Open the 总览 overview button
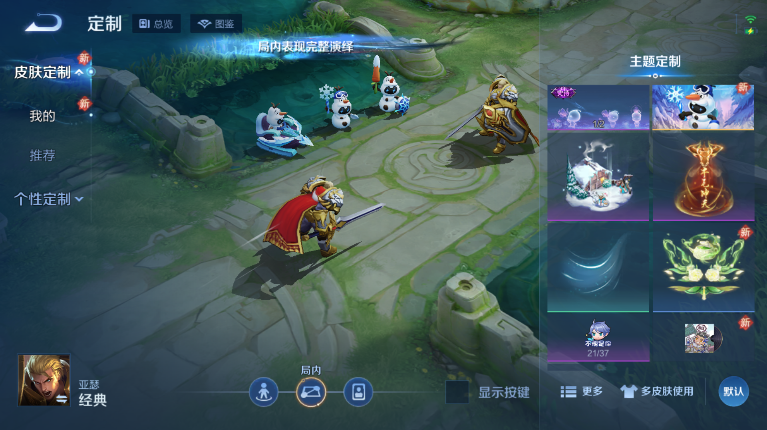767x430 pixels. (156, 24)
